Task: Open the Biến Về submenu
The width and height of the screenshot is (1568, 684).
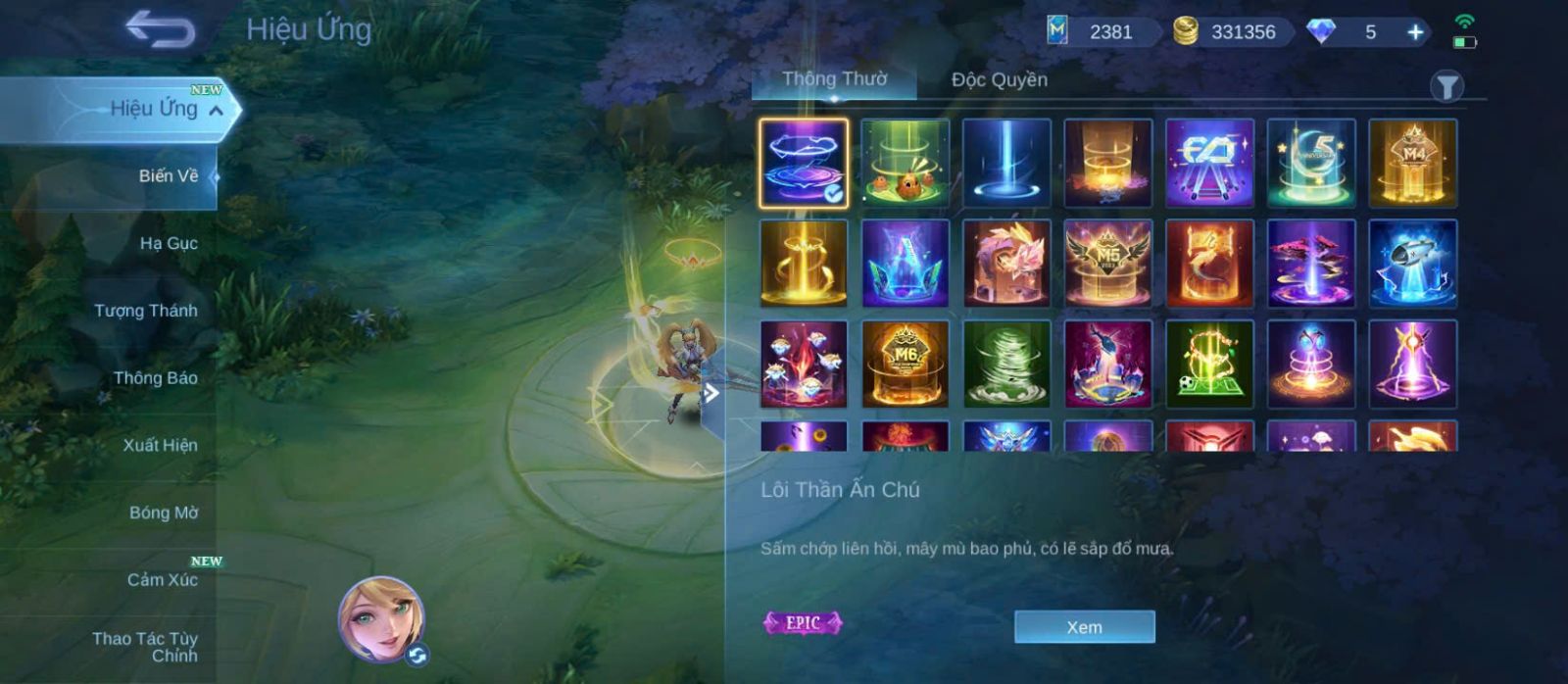Action: [x=168, y=176]
